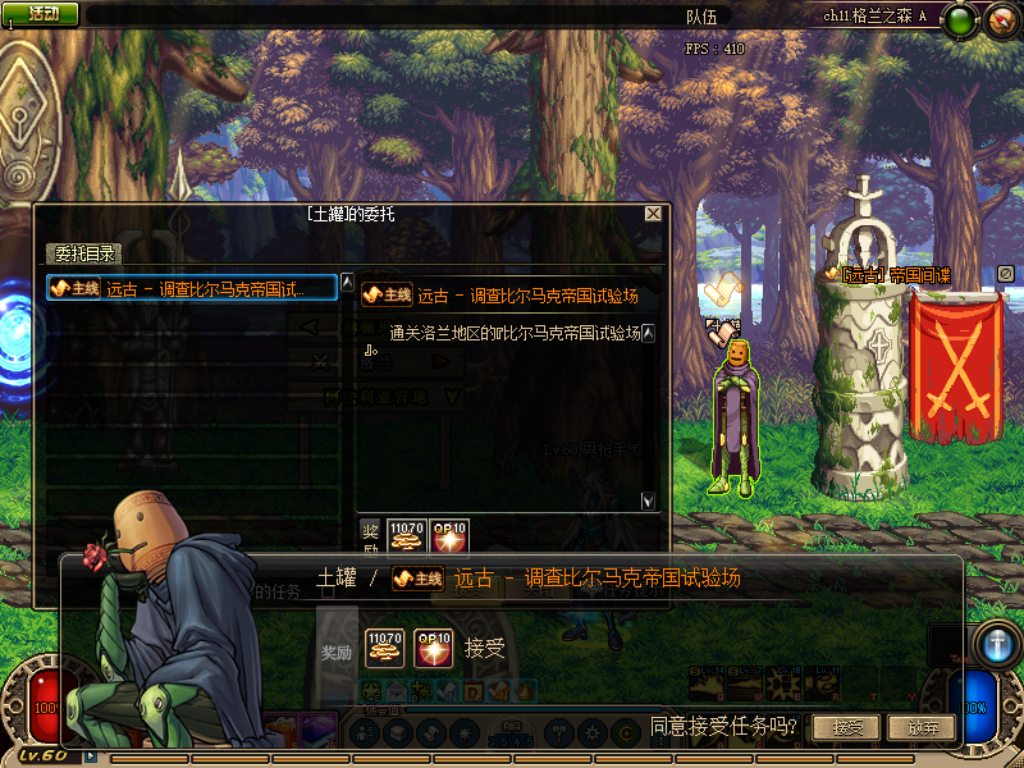The image size is (1024, 768).
Task: Click the gold reward icon in the commission window
Action: (x=406, y=535)
